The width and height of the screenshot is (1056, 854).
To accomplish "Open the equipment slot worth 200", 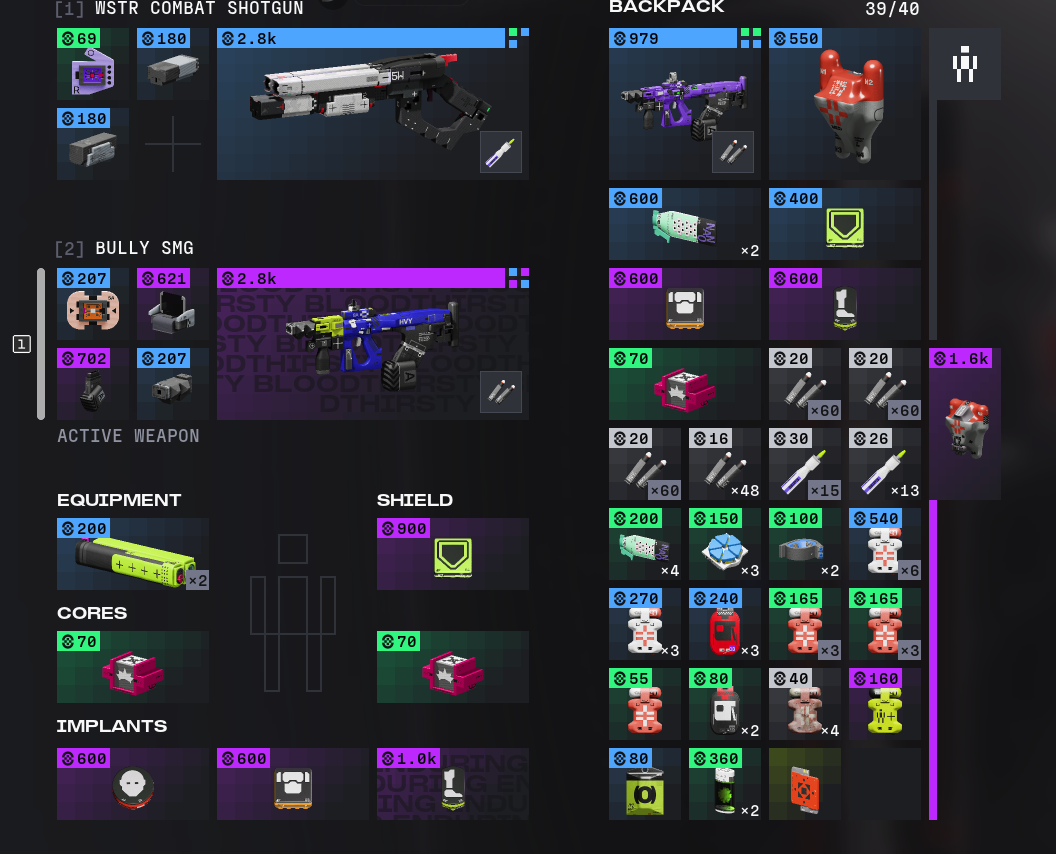I will (132, 554).
